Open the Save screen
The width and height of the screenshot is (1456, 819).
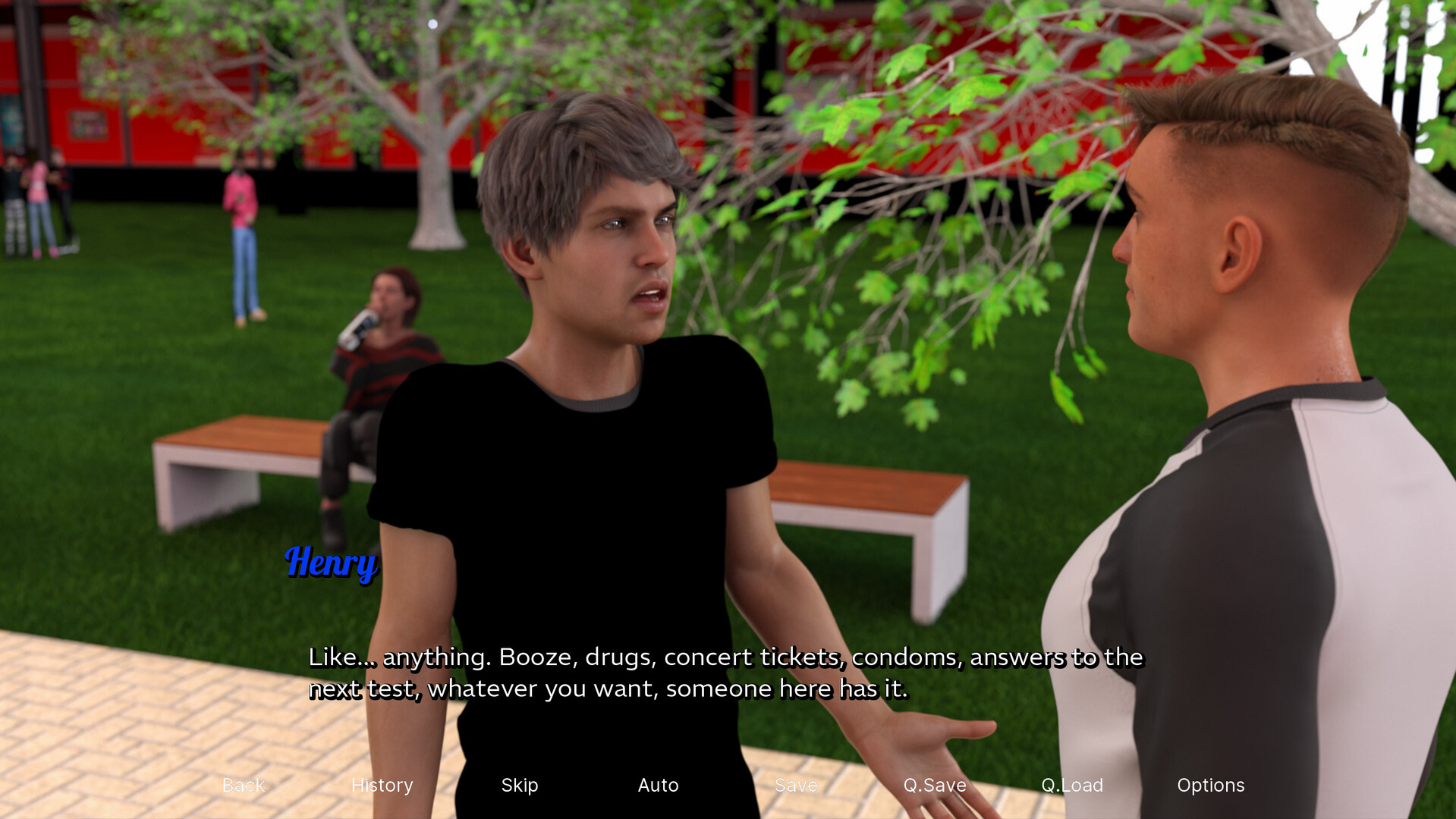click(x=795, y=786)
